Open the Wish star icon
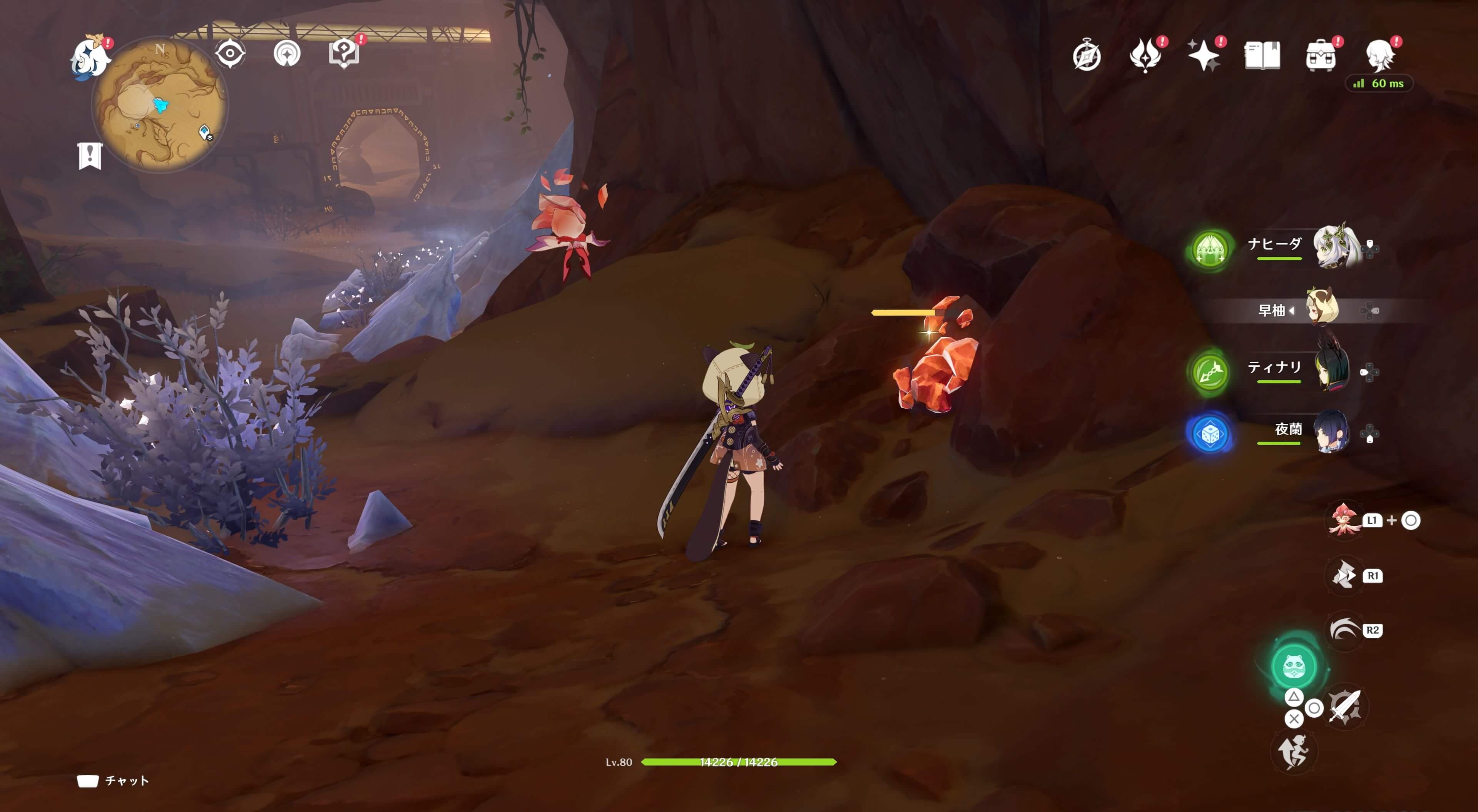This screenshot has height=812, width=1478. (x=1203, y=56)
